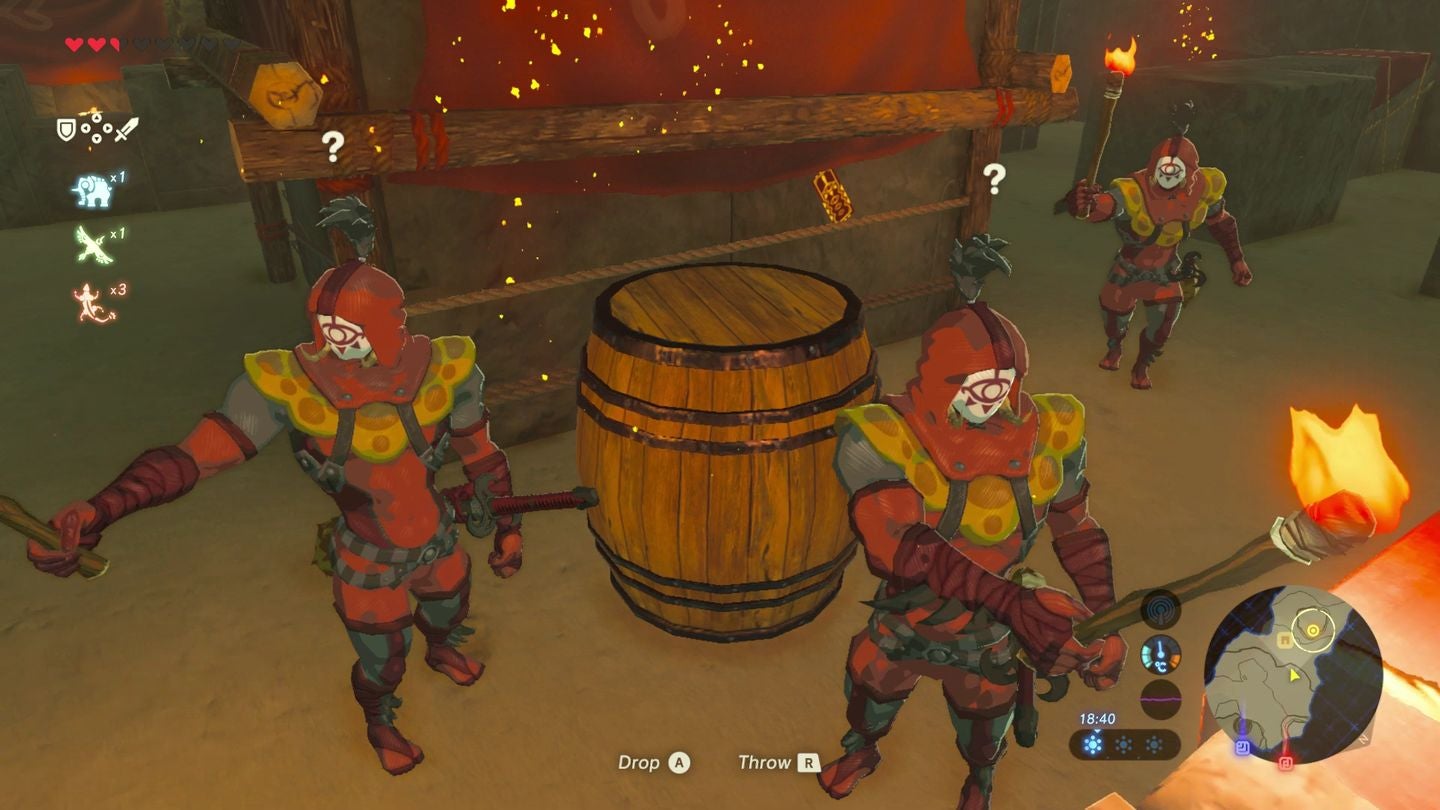Image resolution: width=1440 pixels, height=810 pixels.
Task: Click the shrine icon on the minimap
Action: [1285, 638]
